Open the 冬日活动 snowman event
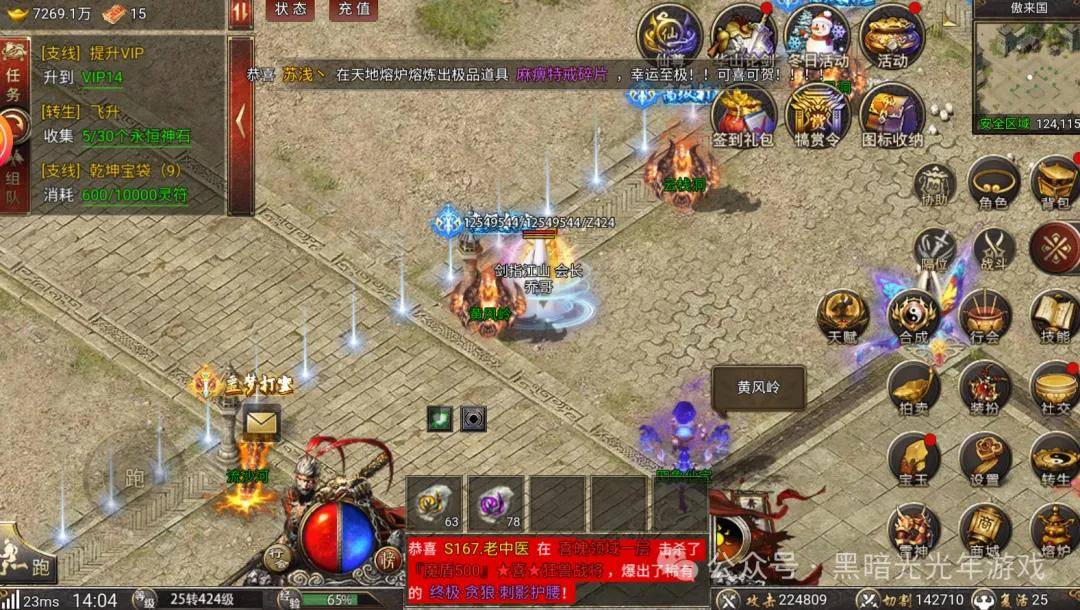 coord(816,38)
